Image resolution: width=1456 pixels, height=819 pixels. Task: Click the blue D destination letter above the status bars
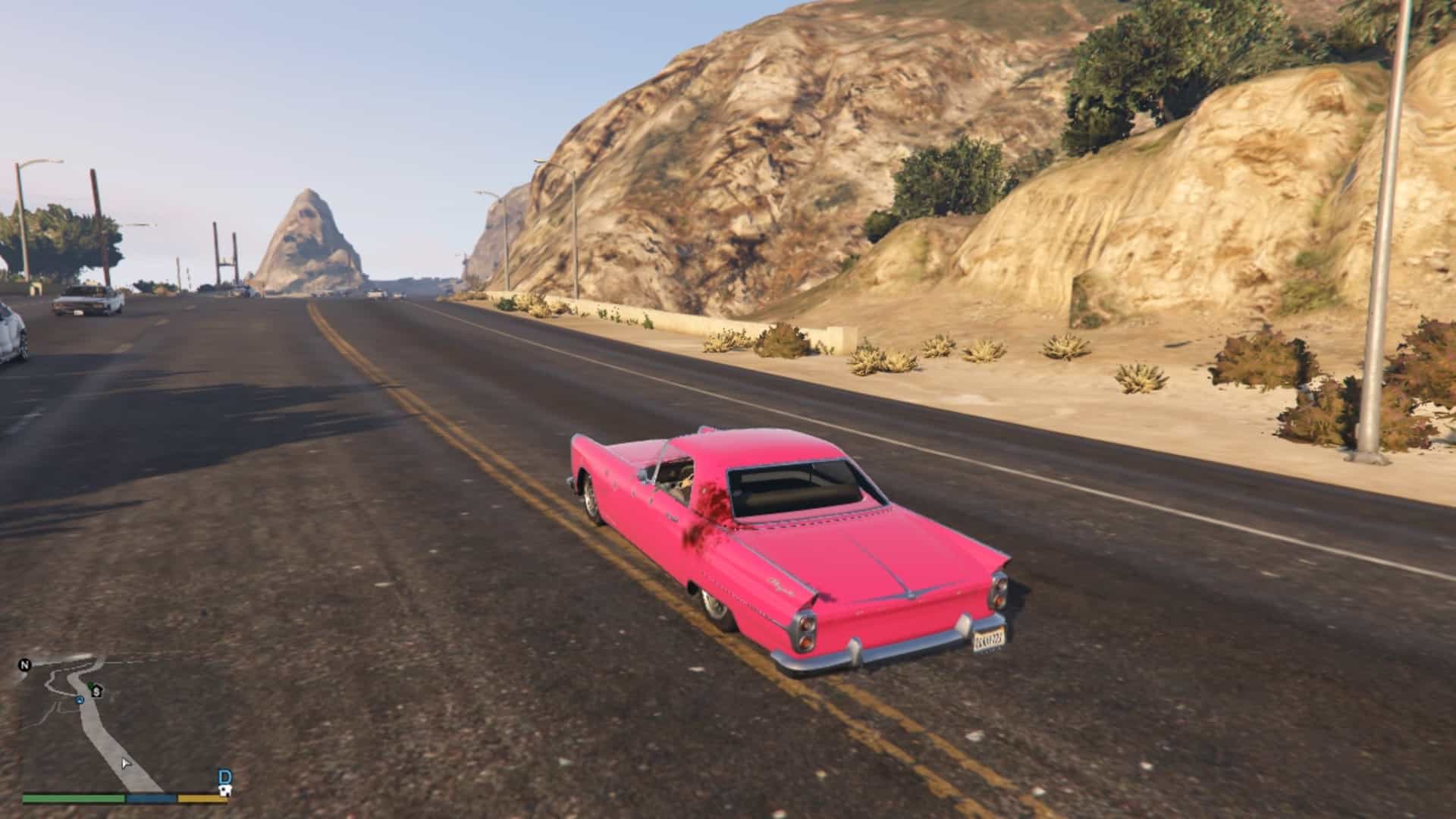coord(225,776)
